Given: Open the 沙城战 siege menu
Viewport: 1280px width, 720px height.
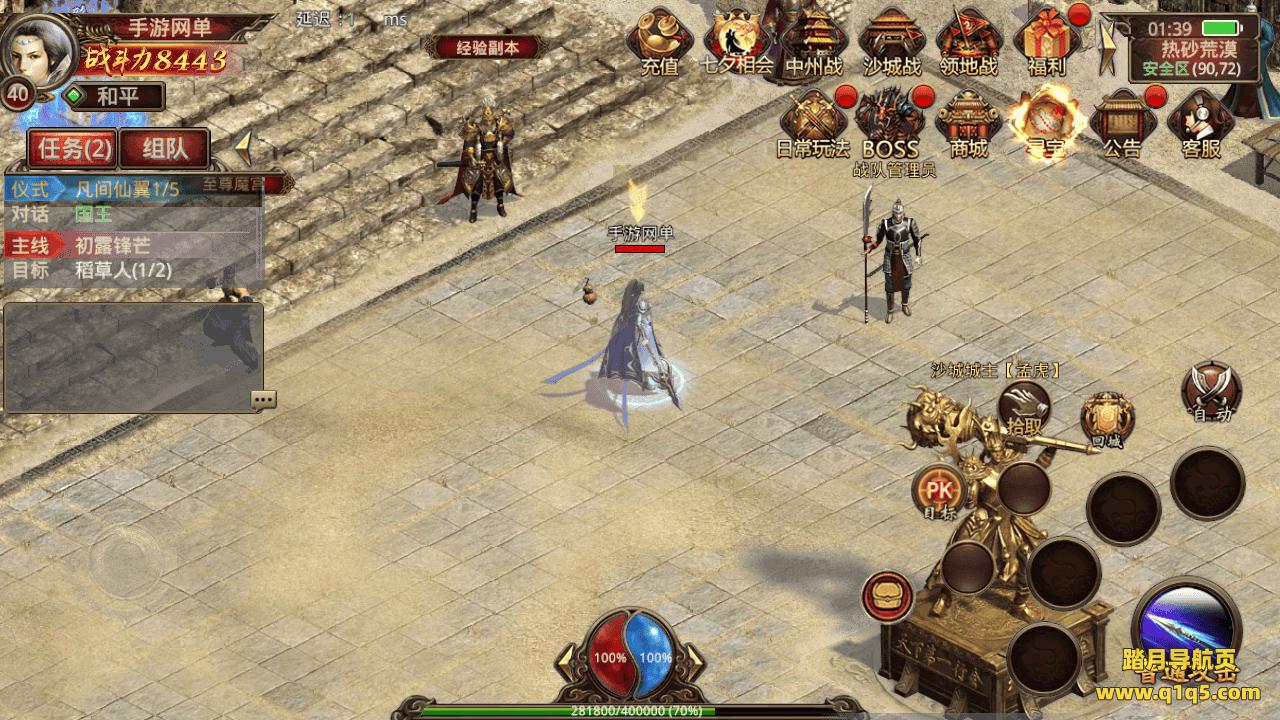Looking at the screenshot, I should coord(891,42).
